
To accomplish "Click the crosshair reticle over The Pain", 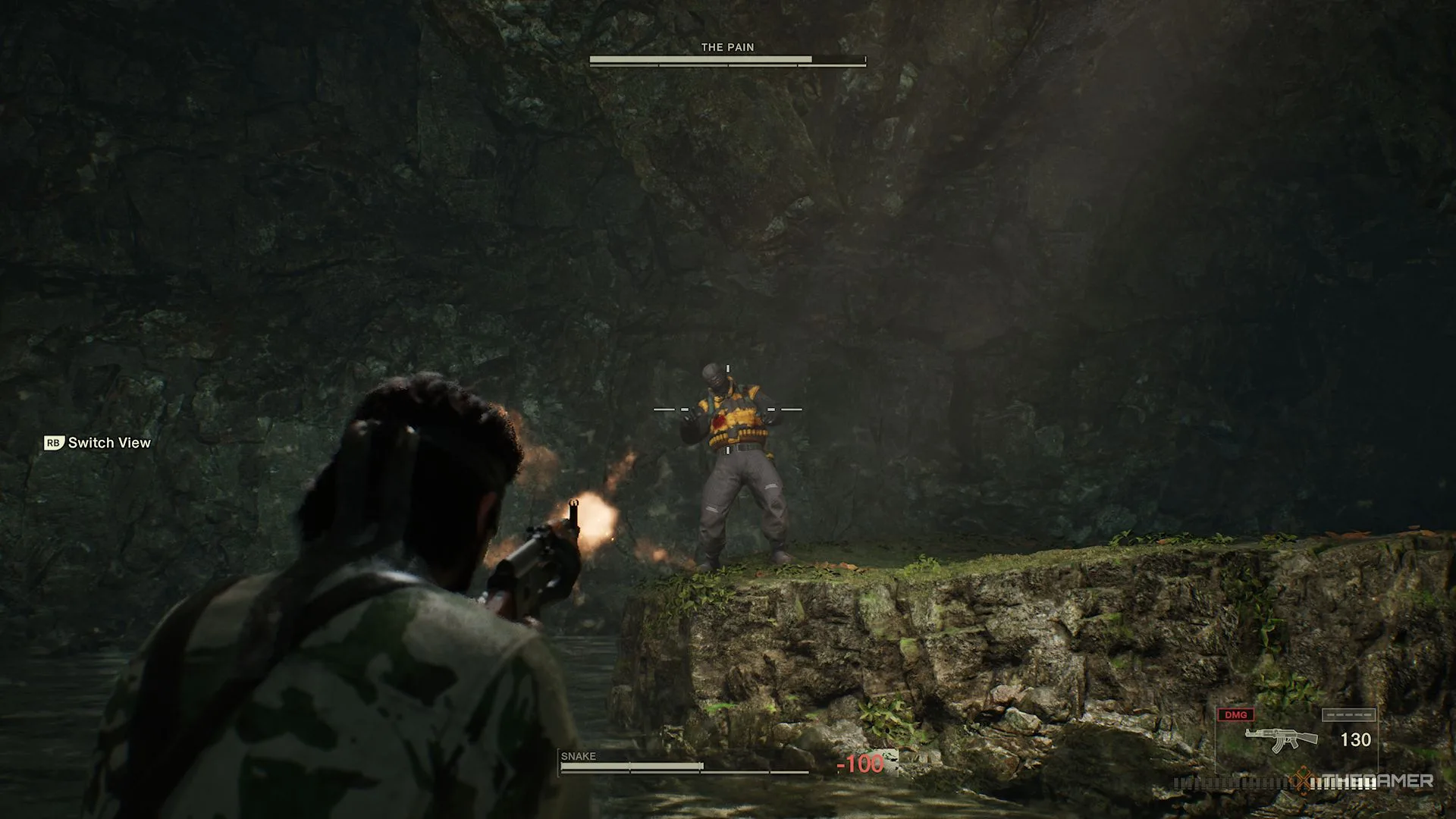I will 727,409.
